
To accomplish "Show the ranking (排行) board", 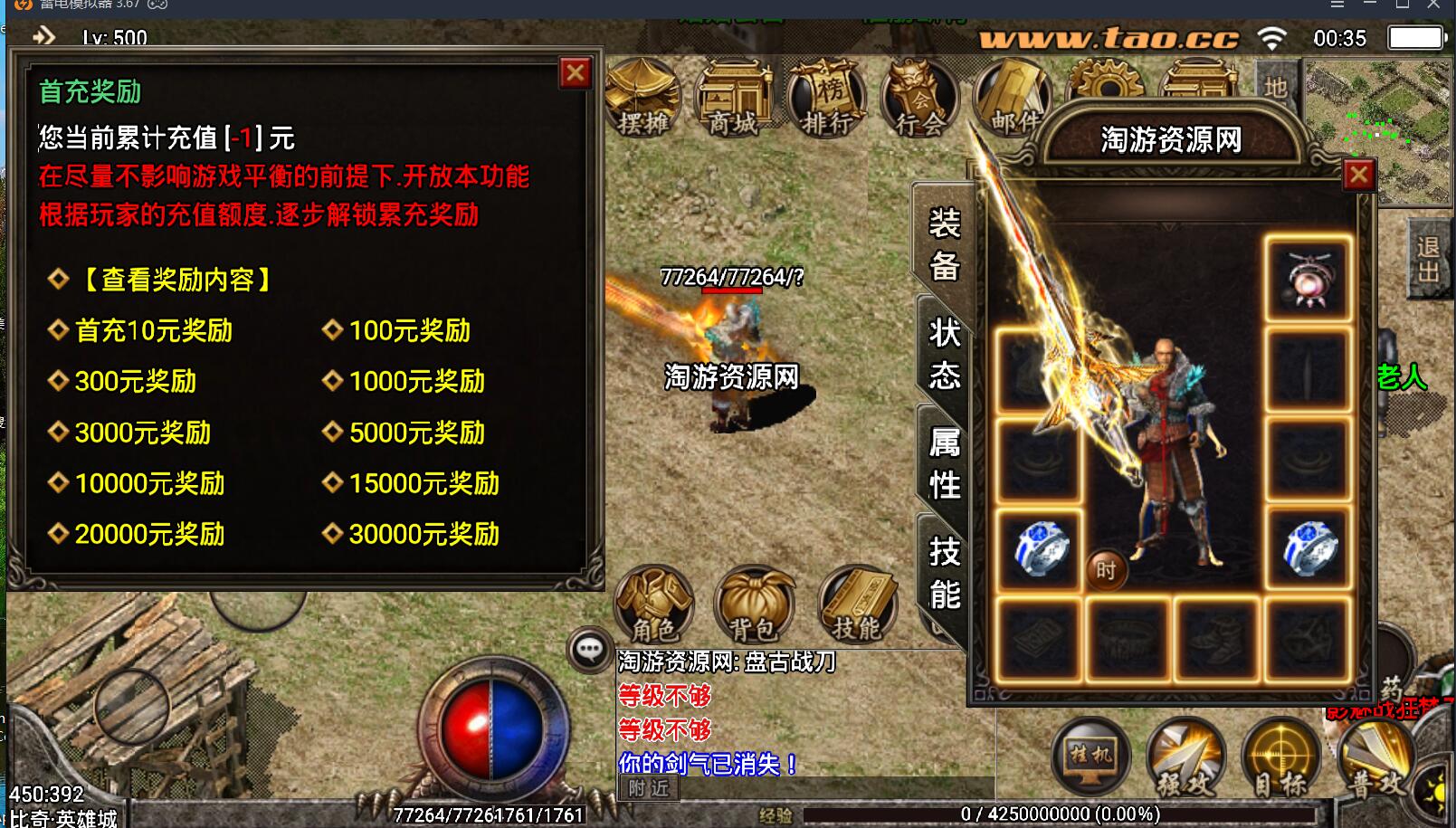I will [x=825, y=98].
